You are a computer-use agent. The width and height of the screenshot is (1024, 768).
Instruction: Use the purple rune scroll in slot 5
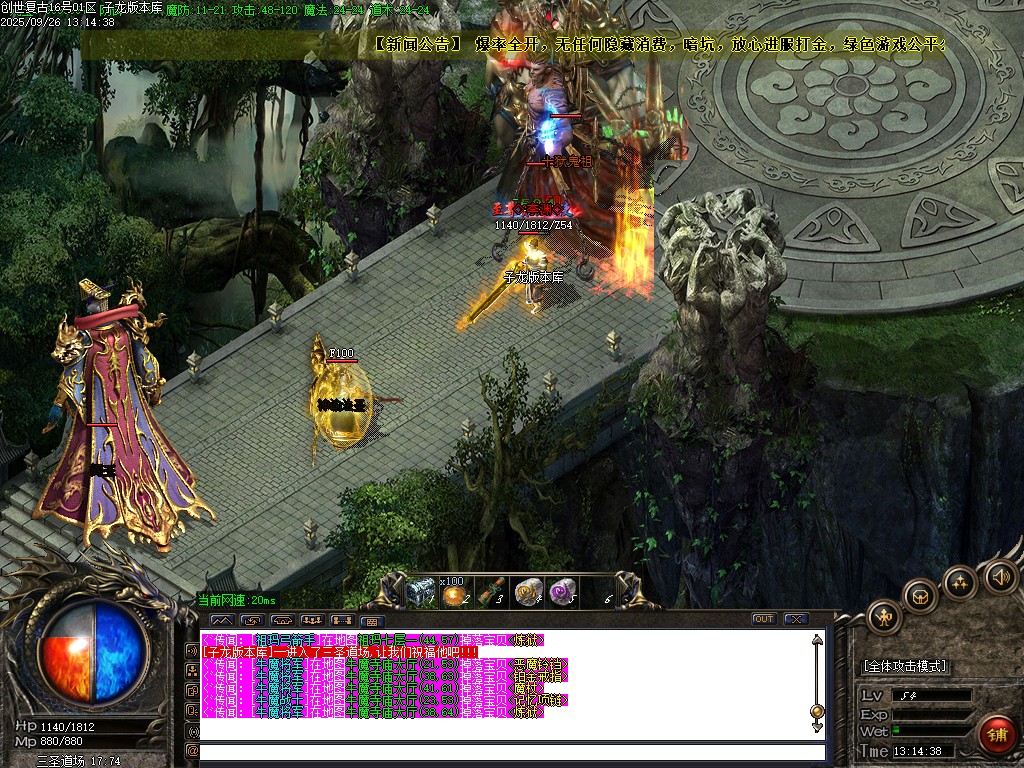coord(563,592)
